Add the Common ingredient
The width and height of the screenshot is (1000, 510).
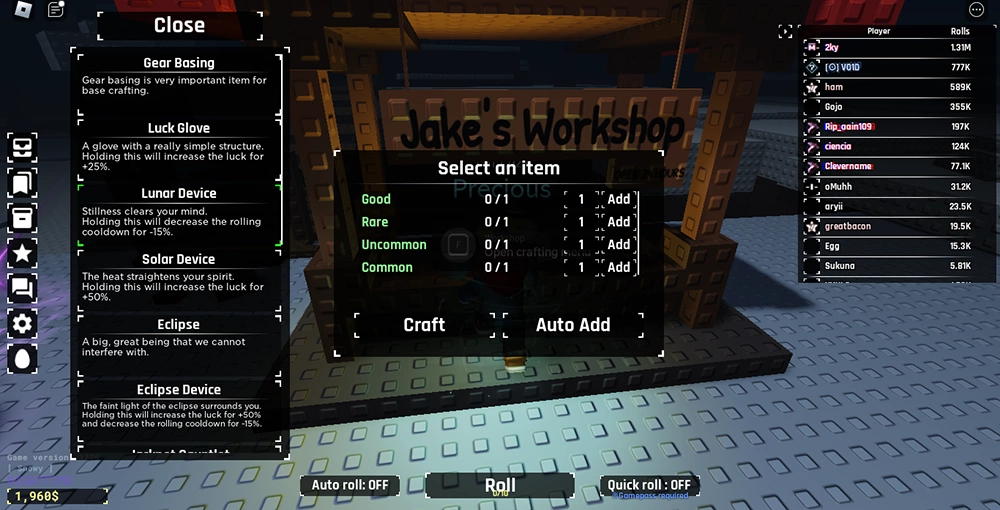click(619, 267)
